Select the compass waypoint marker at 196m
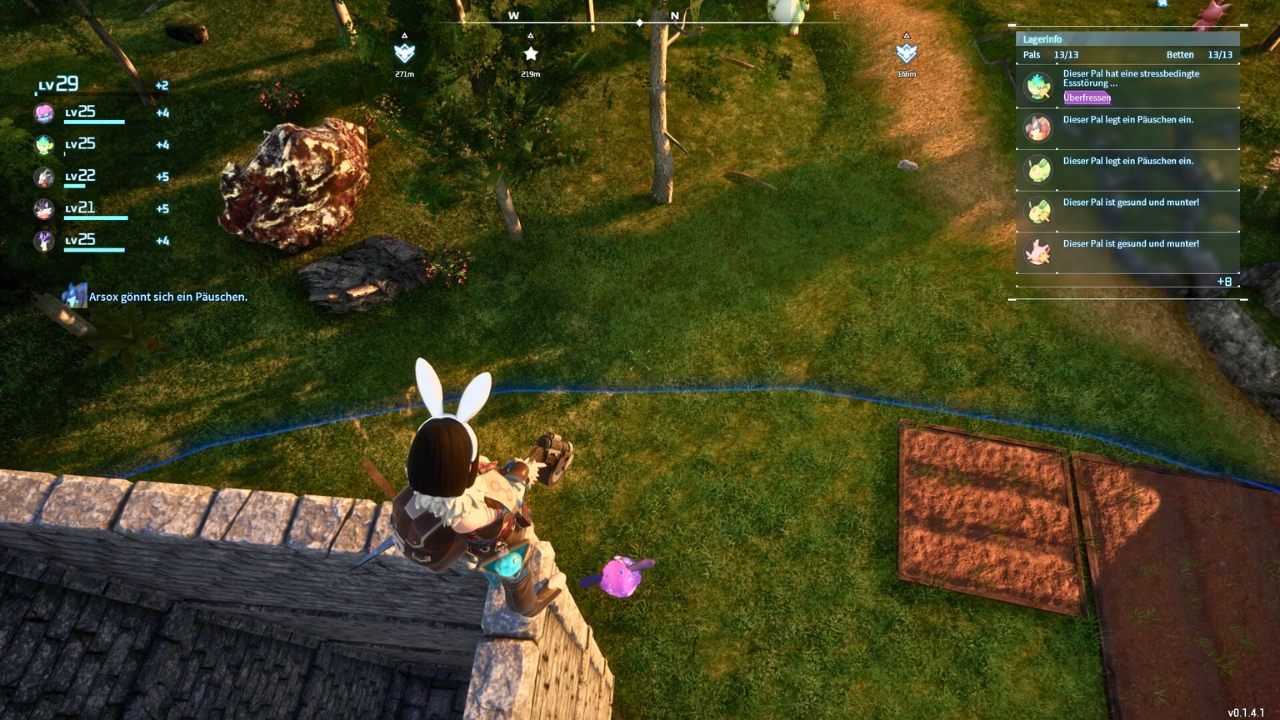Screen dimensions: 1280x720 pyautogui.click(x=906, y=53)
